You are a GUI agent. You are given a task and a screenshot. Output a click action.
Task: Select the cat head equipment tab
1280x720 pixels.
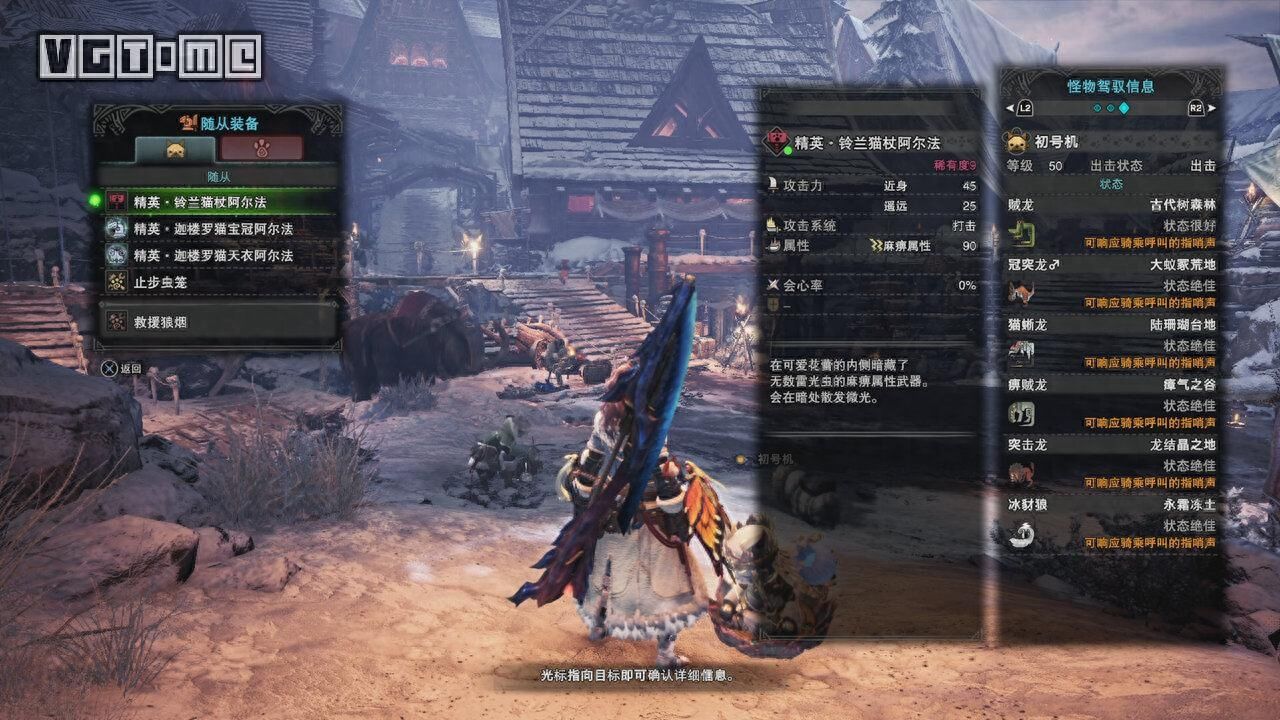click(175, 149)
